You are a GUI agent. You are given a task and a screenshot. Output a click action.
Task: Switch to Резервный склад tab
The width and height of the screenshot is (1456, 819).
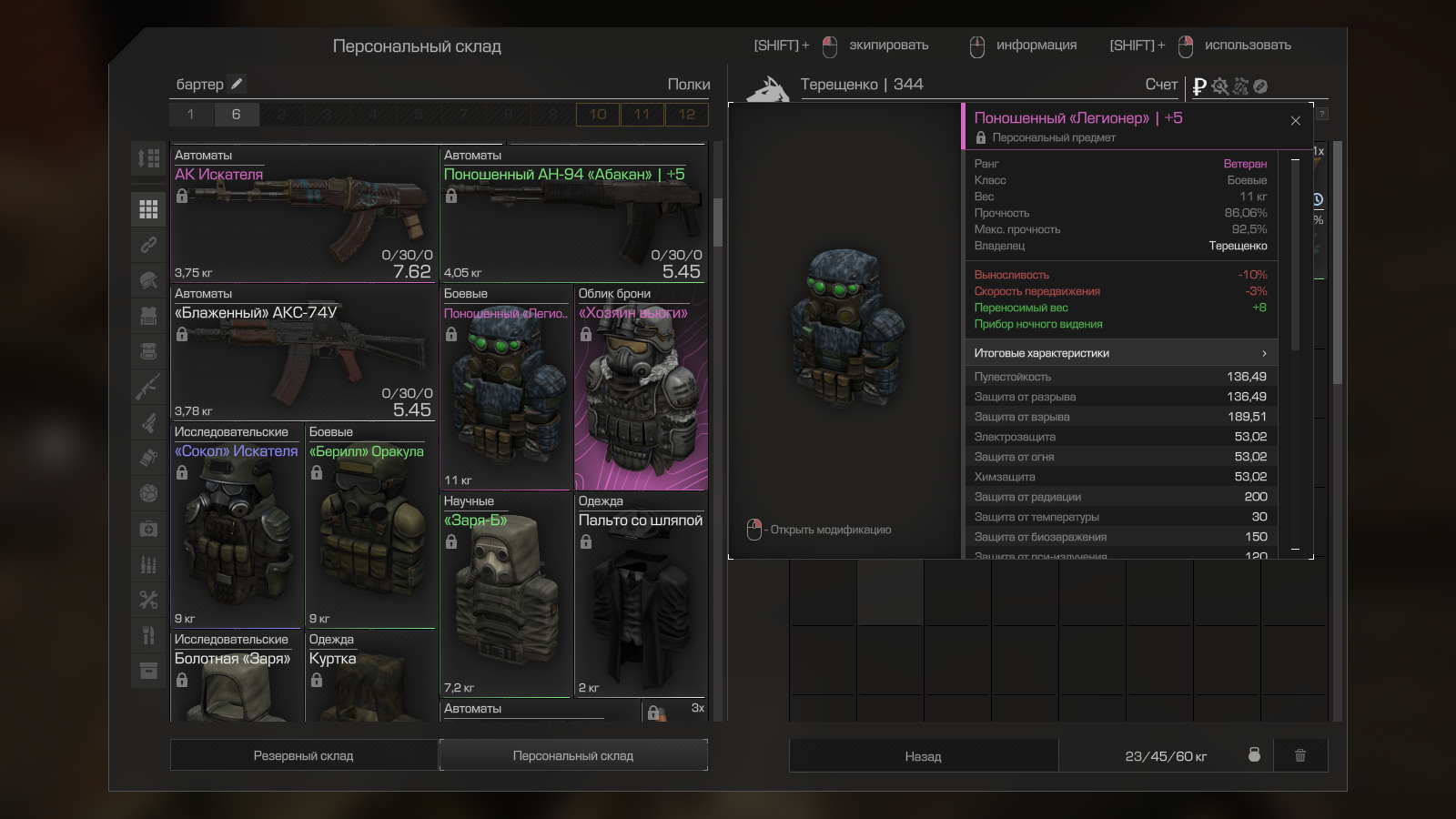[x=303, y=755]
